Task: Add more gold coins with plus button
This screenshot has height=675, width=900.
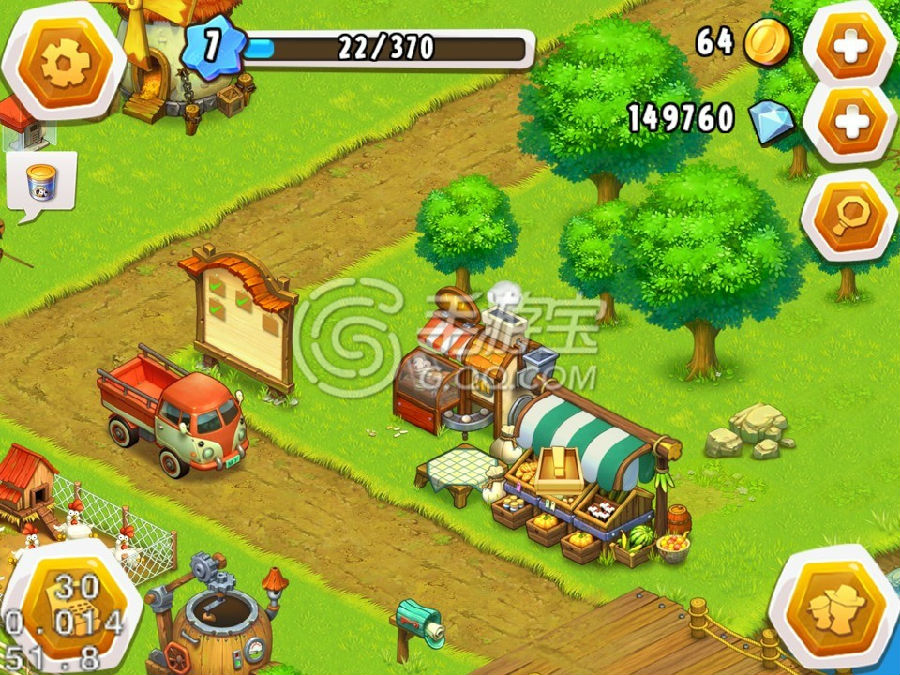Action: [851, 45]
